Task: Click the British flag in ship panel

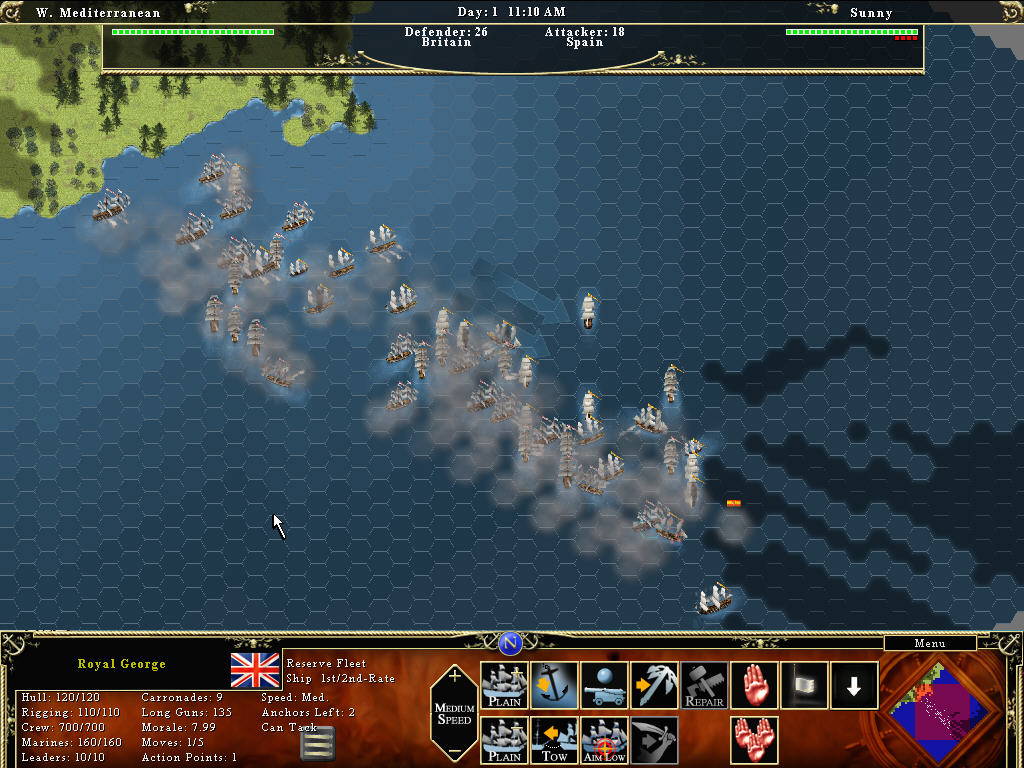Action: pos(255,670)
